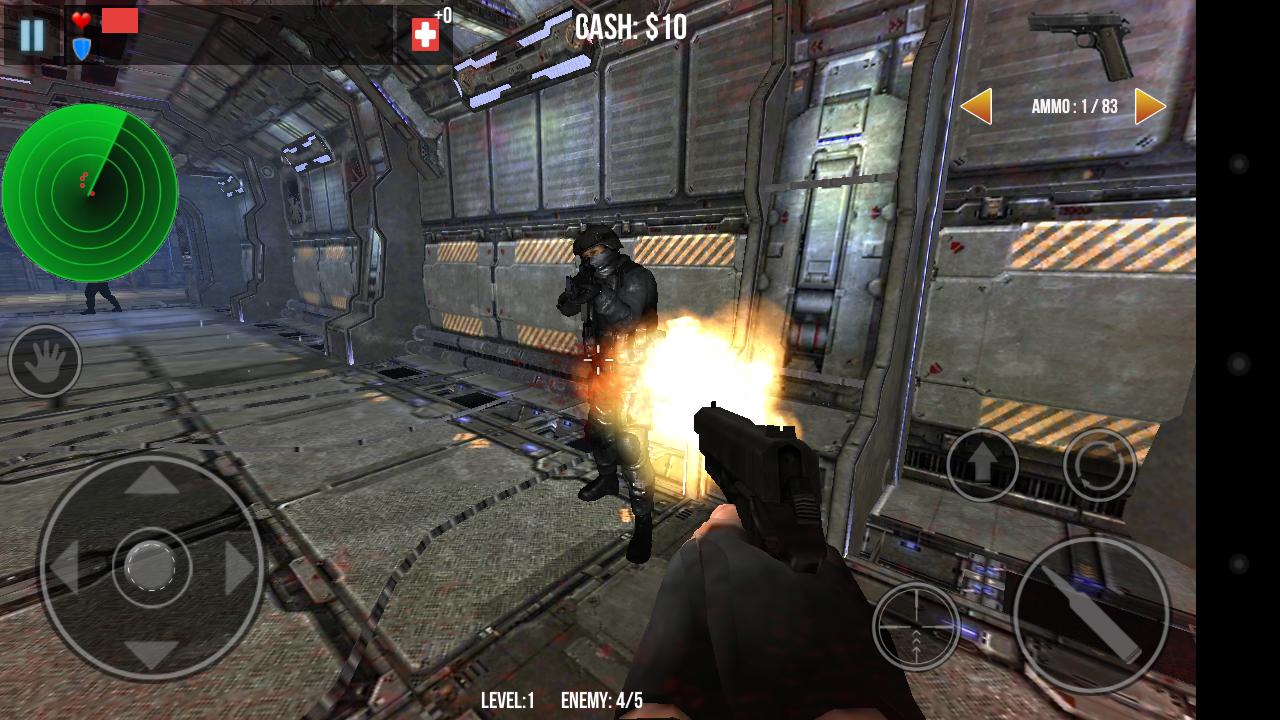Tap the jump up-arrow icon
The height and width of the screenshot is (720, 1280).
983,463
